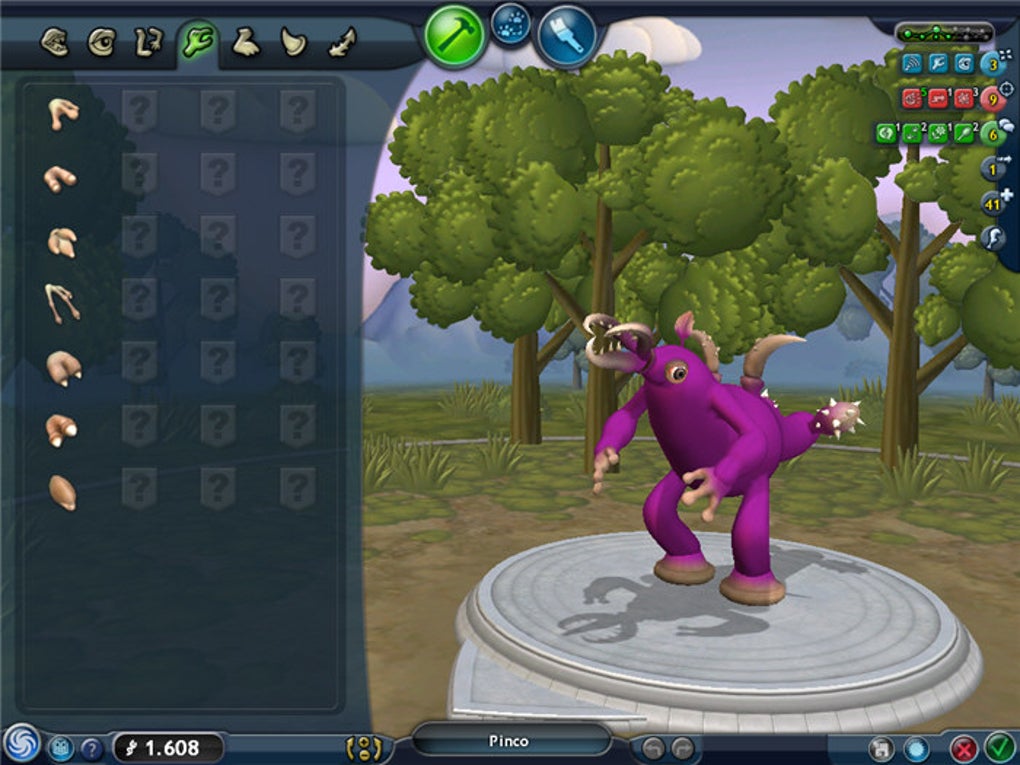Open the eyes and senses parts tab
The height and width of the screenshot is (765, 1020).
101,43
